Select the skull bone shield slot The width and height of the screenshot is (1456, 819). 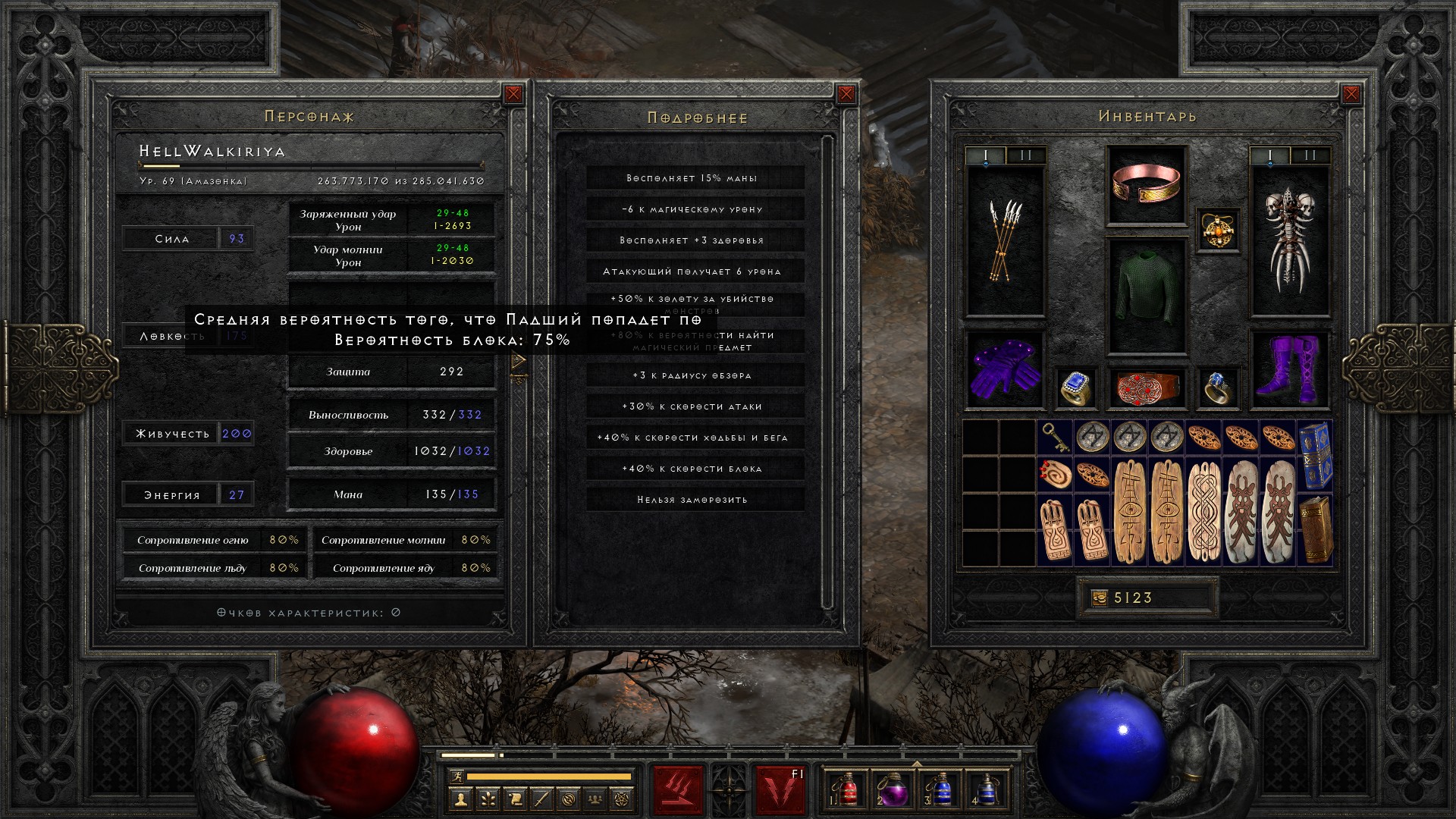click(1289, 241)
